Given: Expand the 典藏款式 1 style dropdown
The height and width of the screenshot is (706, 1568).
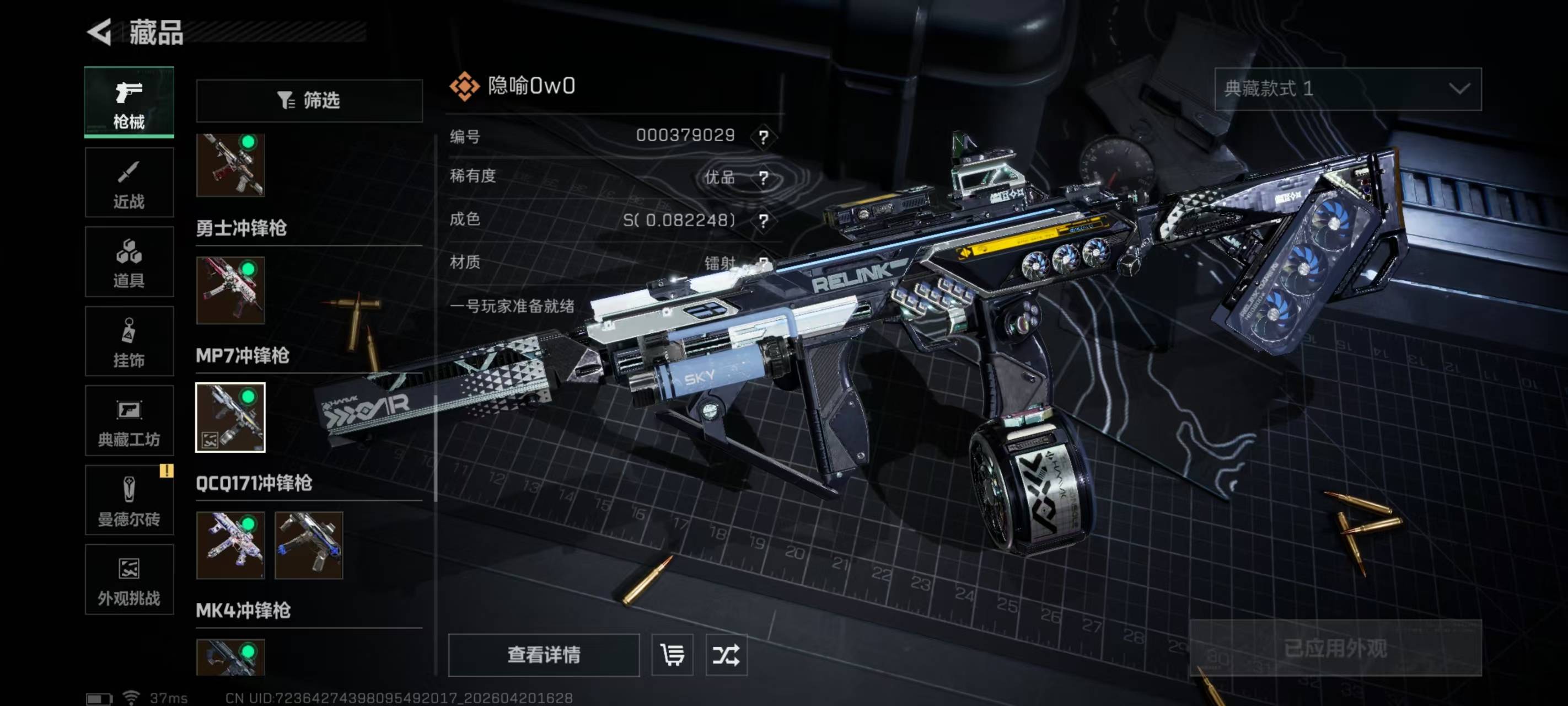Looking at the screenshot, I should click(1347, 89).
